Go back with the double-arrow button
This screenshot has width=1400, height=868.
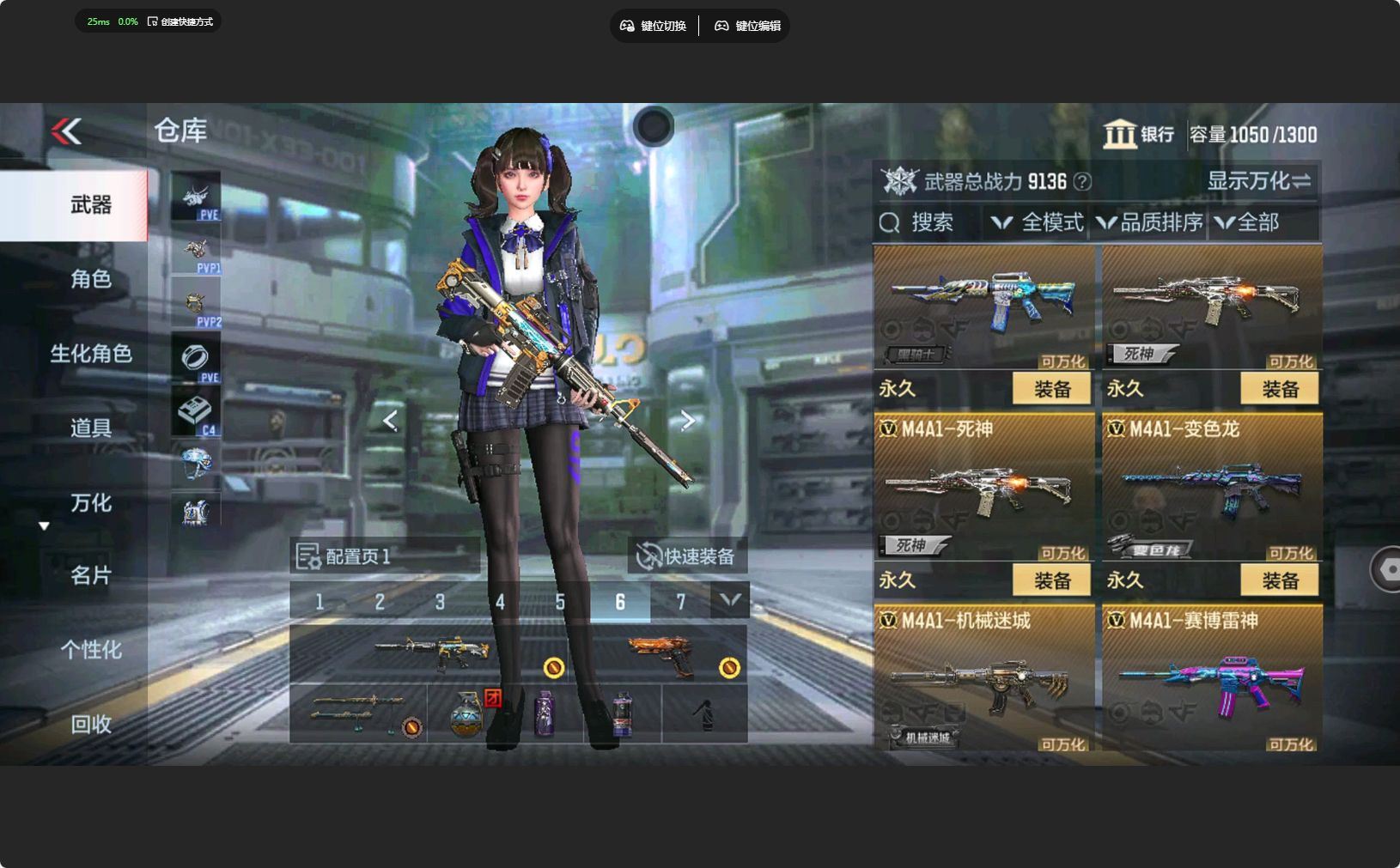pyautogui.click(x=66, y=131)
